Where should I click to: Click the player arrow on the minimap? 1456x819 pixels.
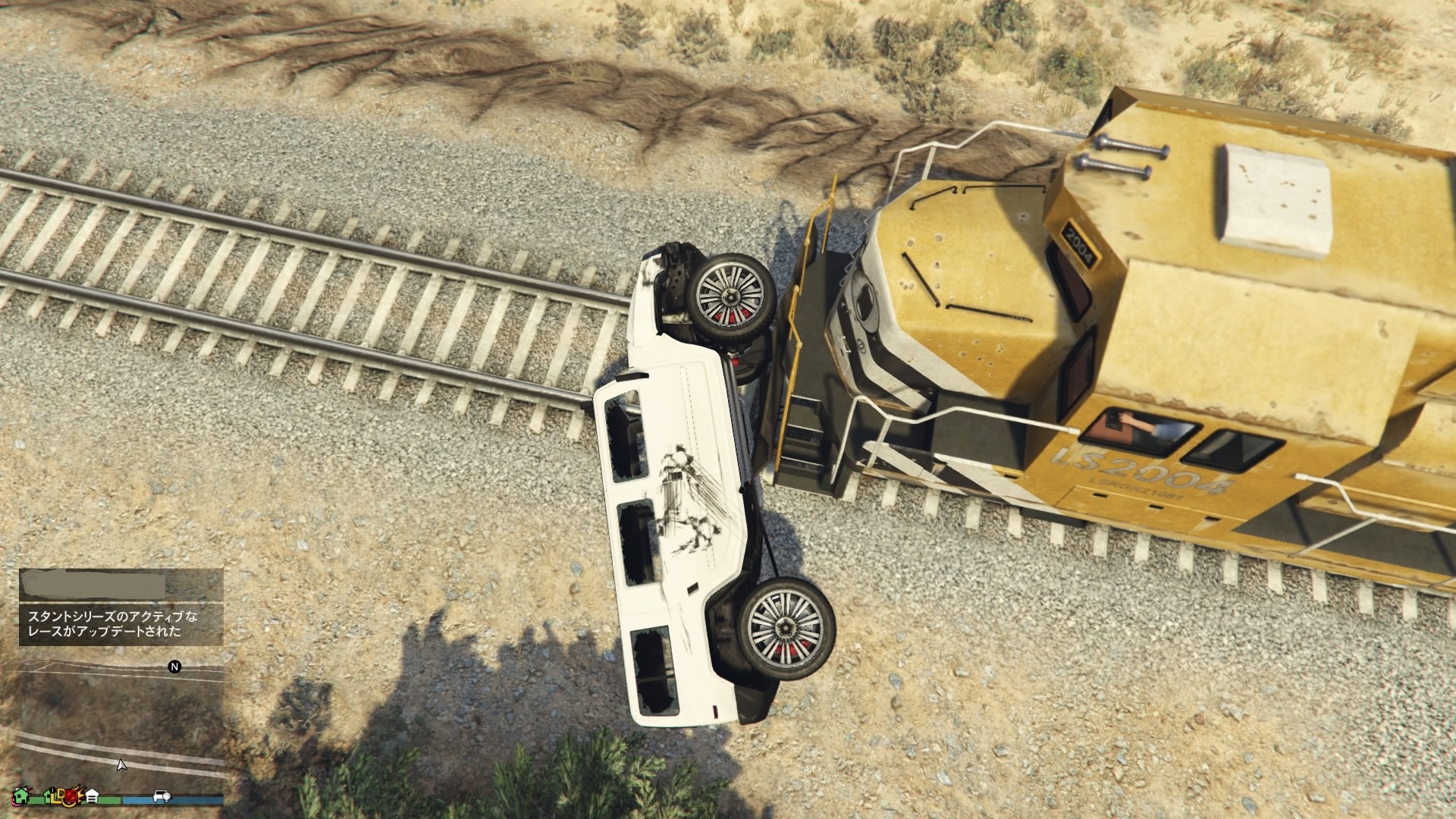[x=121, y=765]
